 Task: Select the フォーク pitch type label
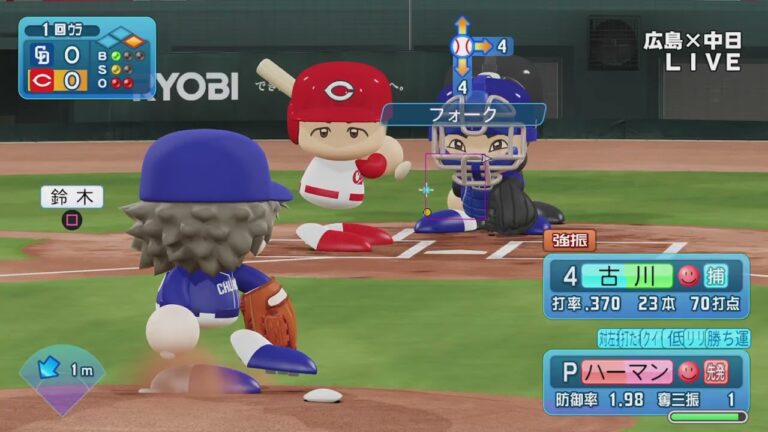pos(464,114)
